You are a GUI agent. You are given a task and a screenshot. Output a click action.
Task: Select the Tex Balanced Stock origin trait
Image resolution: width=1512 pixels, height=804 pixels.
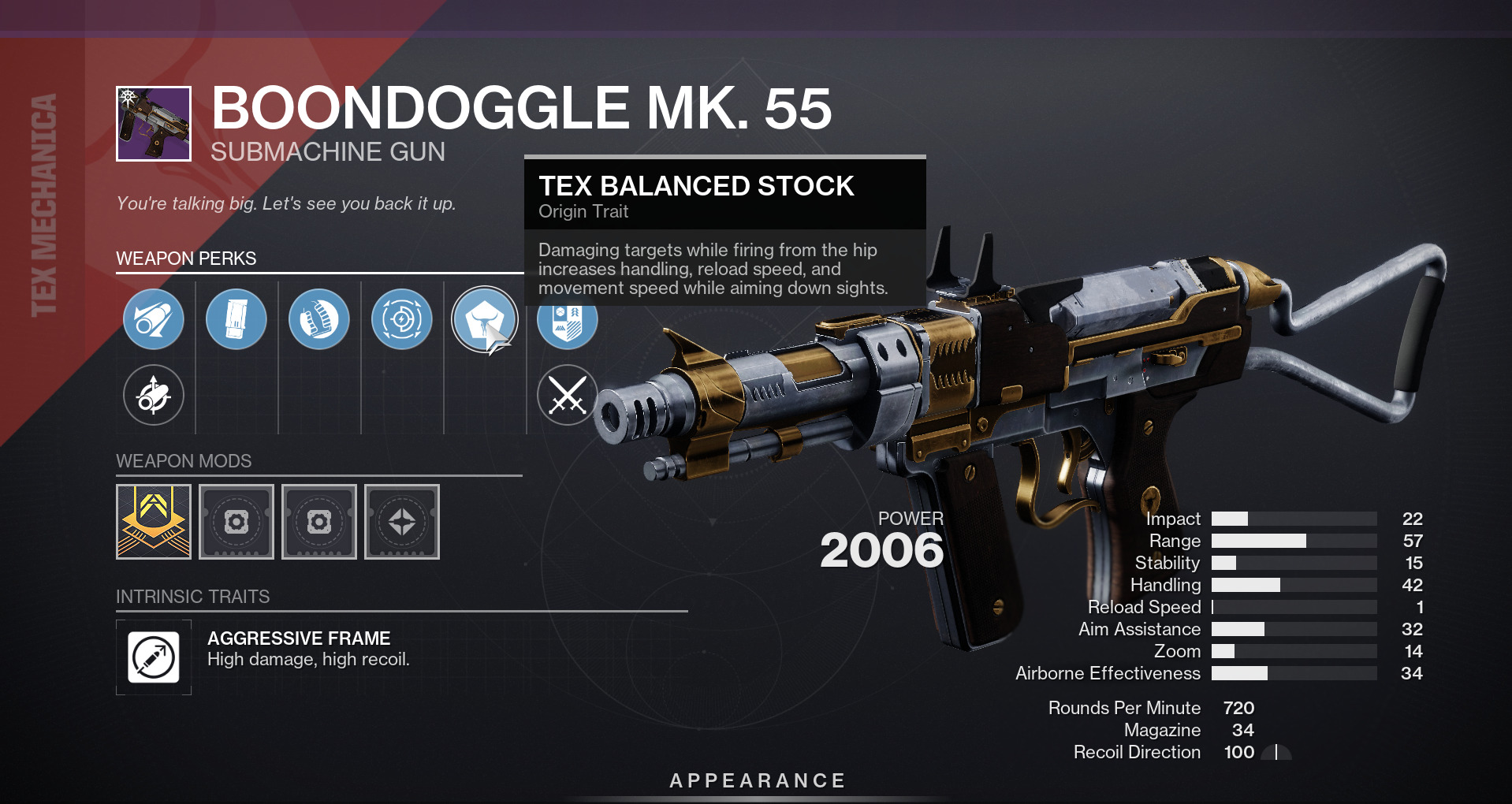coord(484,319)
